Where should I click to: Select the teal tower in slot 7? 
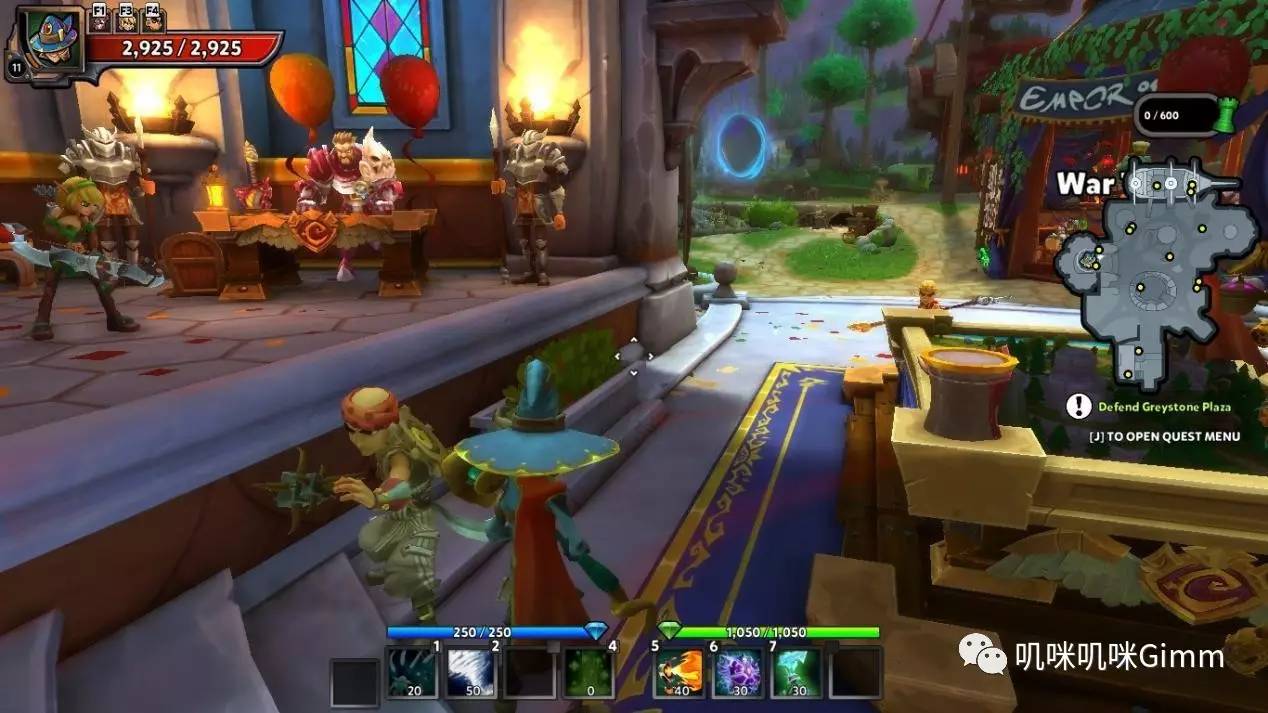click(797, 672)
